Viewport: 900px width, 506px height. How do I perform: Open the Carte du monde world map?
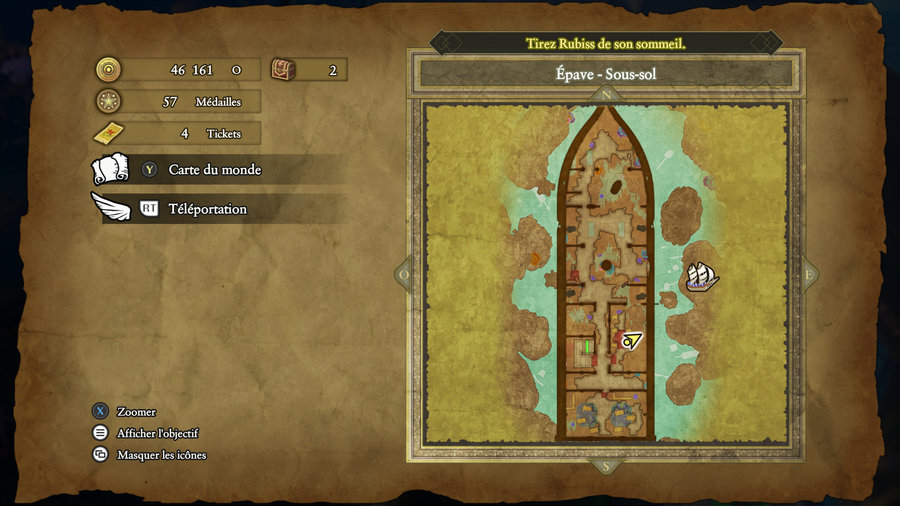coord(214,170)
